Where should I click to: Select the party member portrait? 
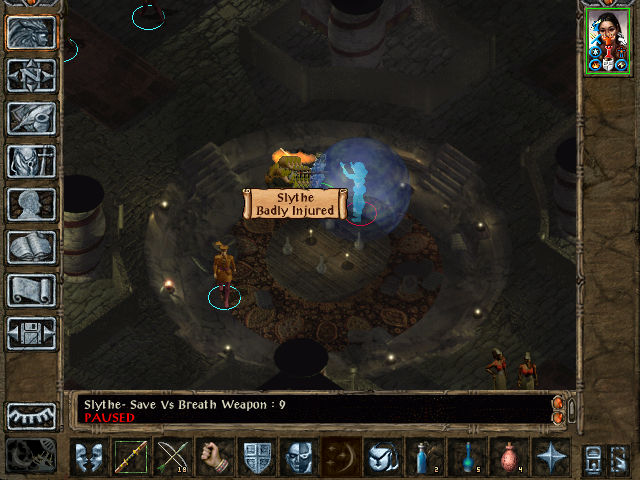click(607, 43)
